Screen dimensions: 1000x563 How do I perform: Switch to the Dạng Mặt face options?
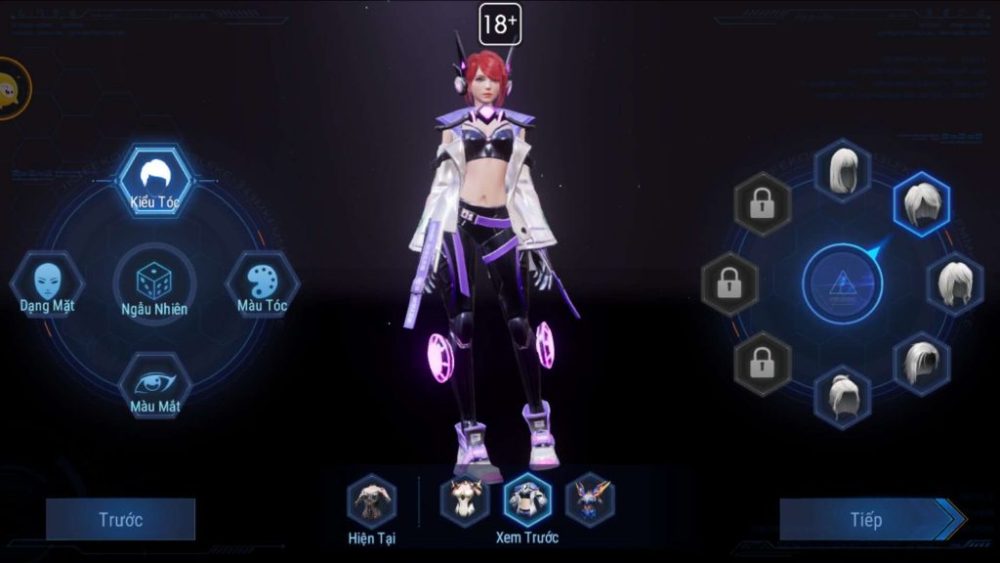tap(47, 283)
